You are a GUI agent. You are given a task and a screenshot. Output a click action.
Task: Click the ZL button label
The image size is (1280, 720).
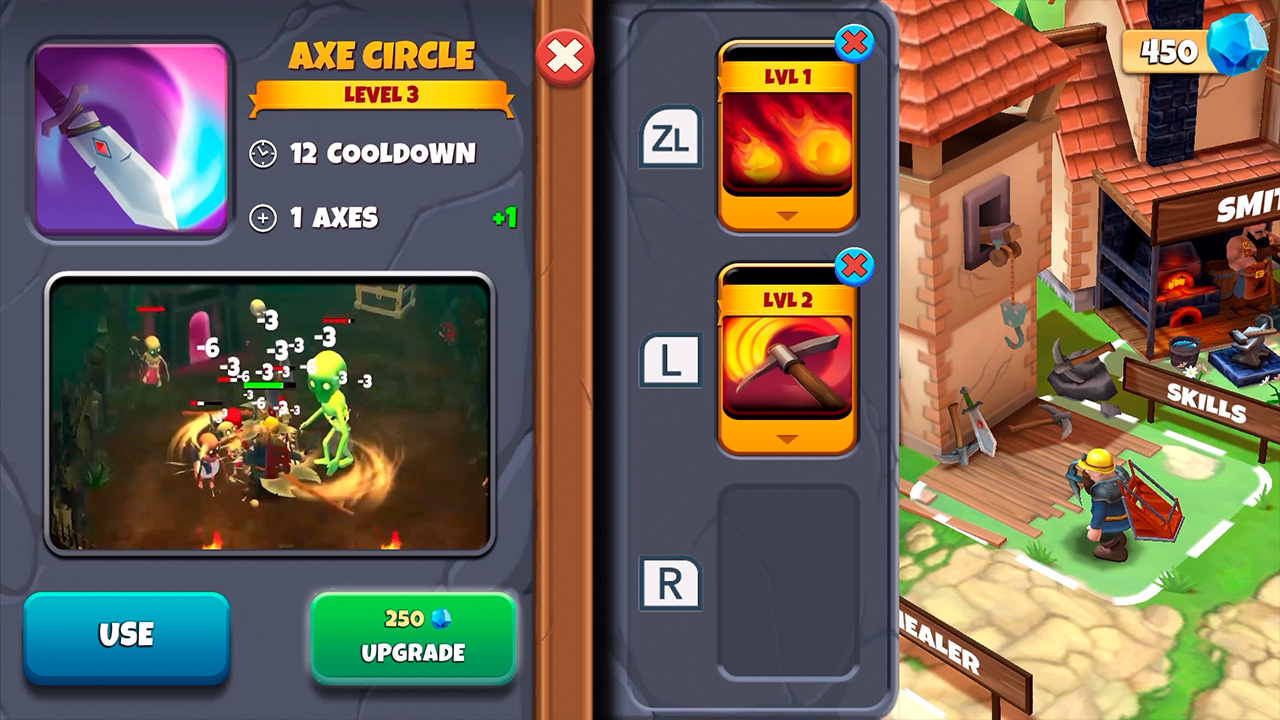point(670,138)
